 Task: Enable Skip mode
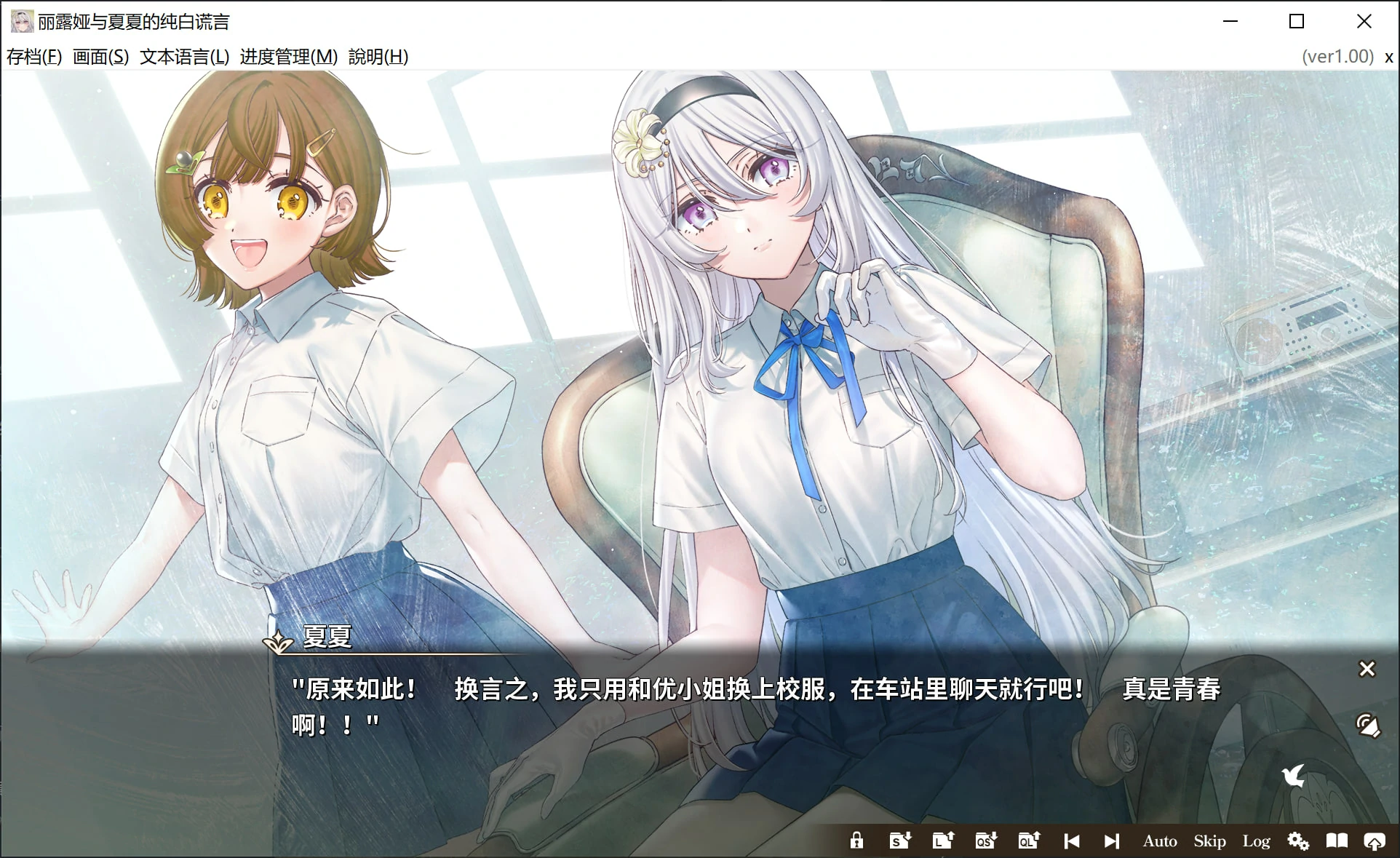1209,841
